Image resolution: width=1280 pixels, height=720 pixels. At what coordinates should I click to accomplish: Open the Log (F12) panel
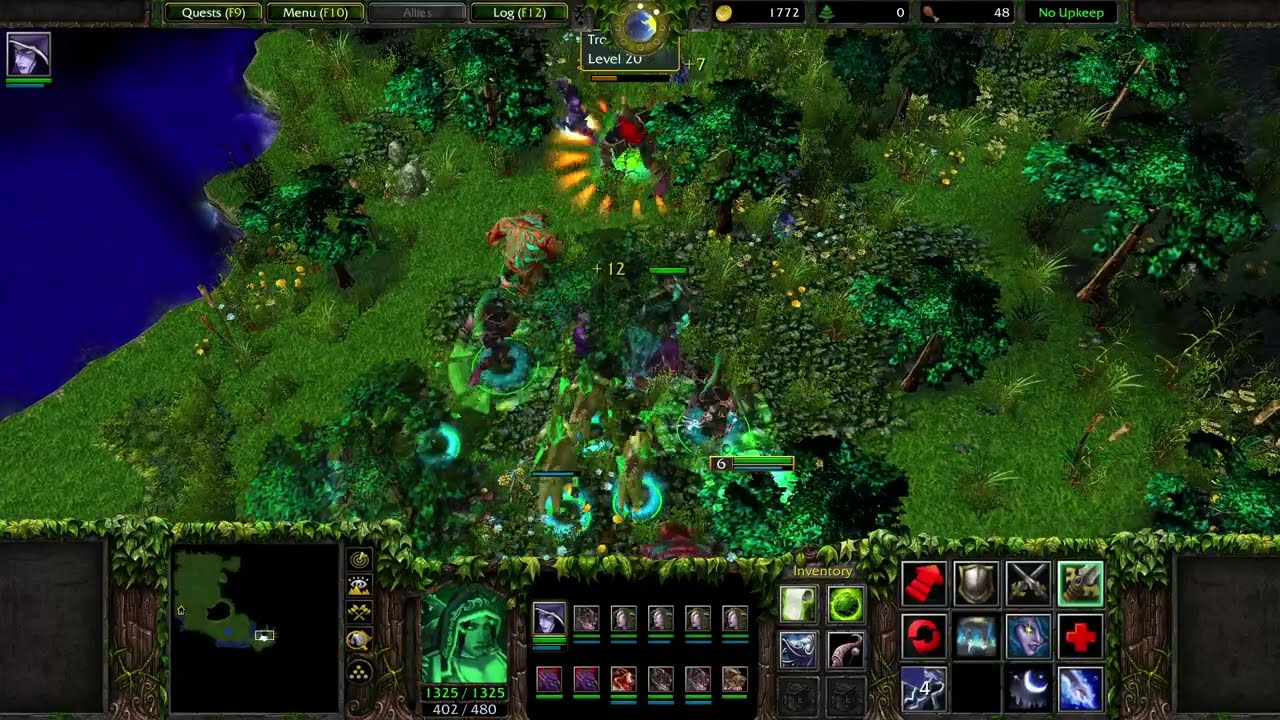[520, 13]
